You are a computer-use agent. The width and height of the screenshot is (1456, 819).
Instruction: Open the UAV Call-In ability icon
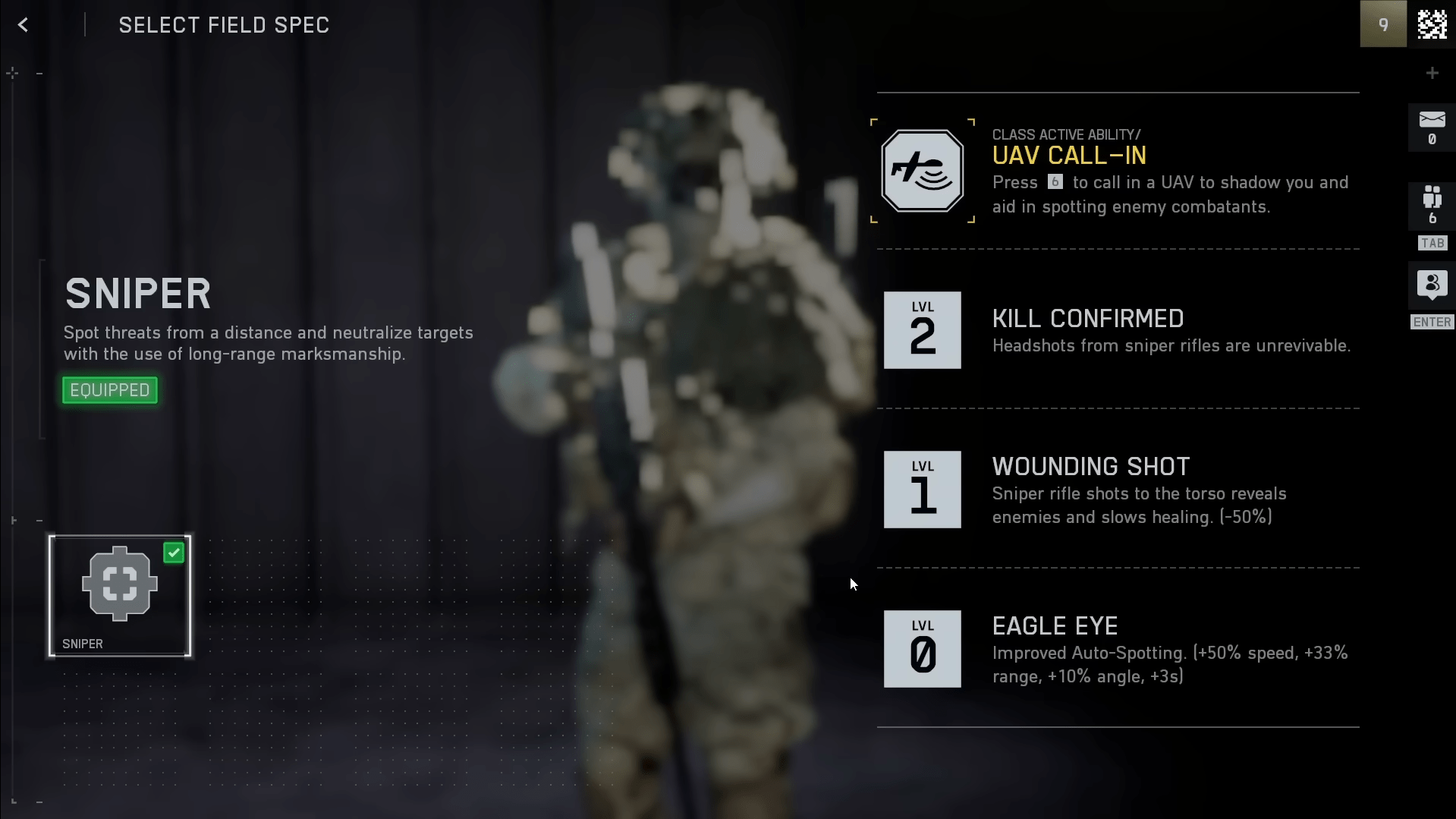(922, 170)
